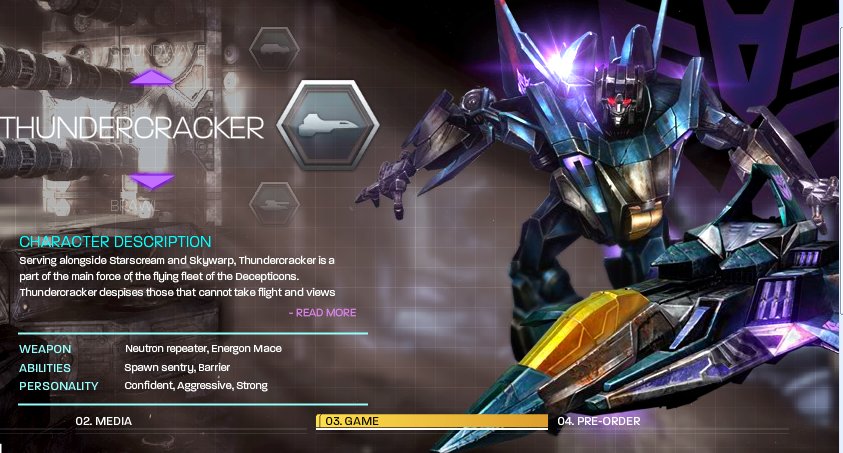Expand description with Read More link
Screen dimensions: 843x453
[x=323, y=313]
